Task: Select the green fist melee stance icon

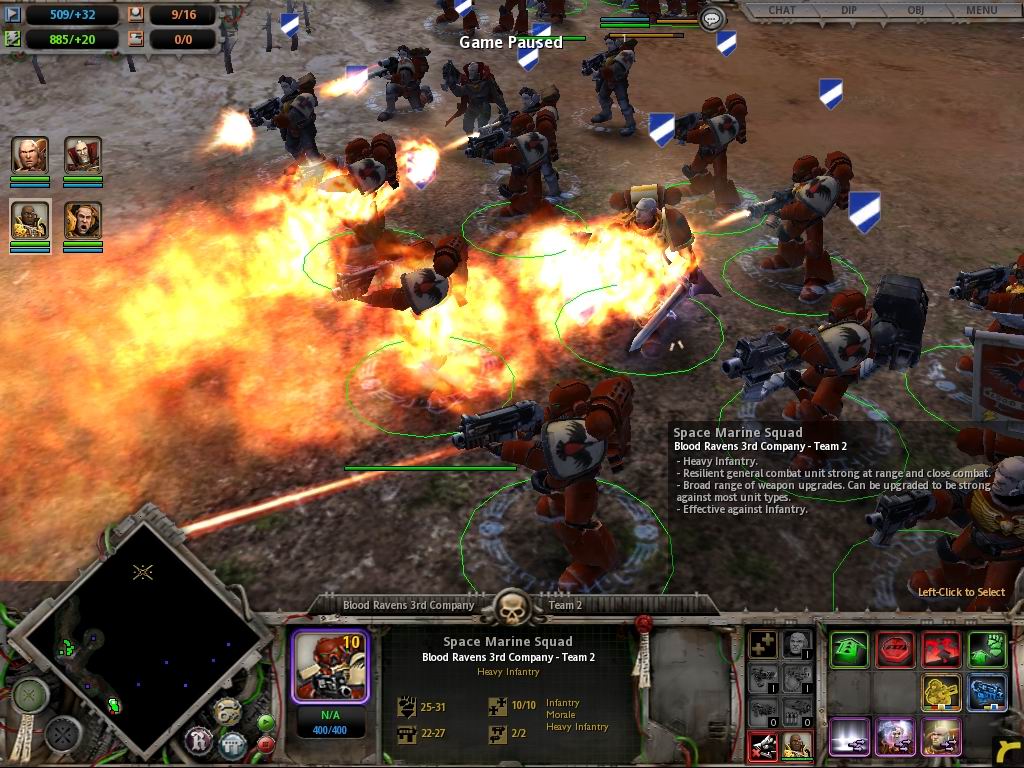Action: click(987, 649)
